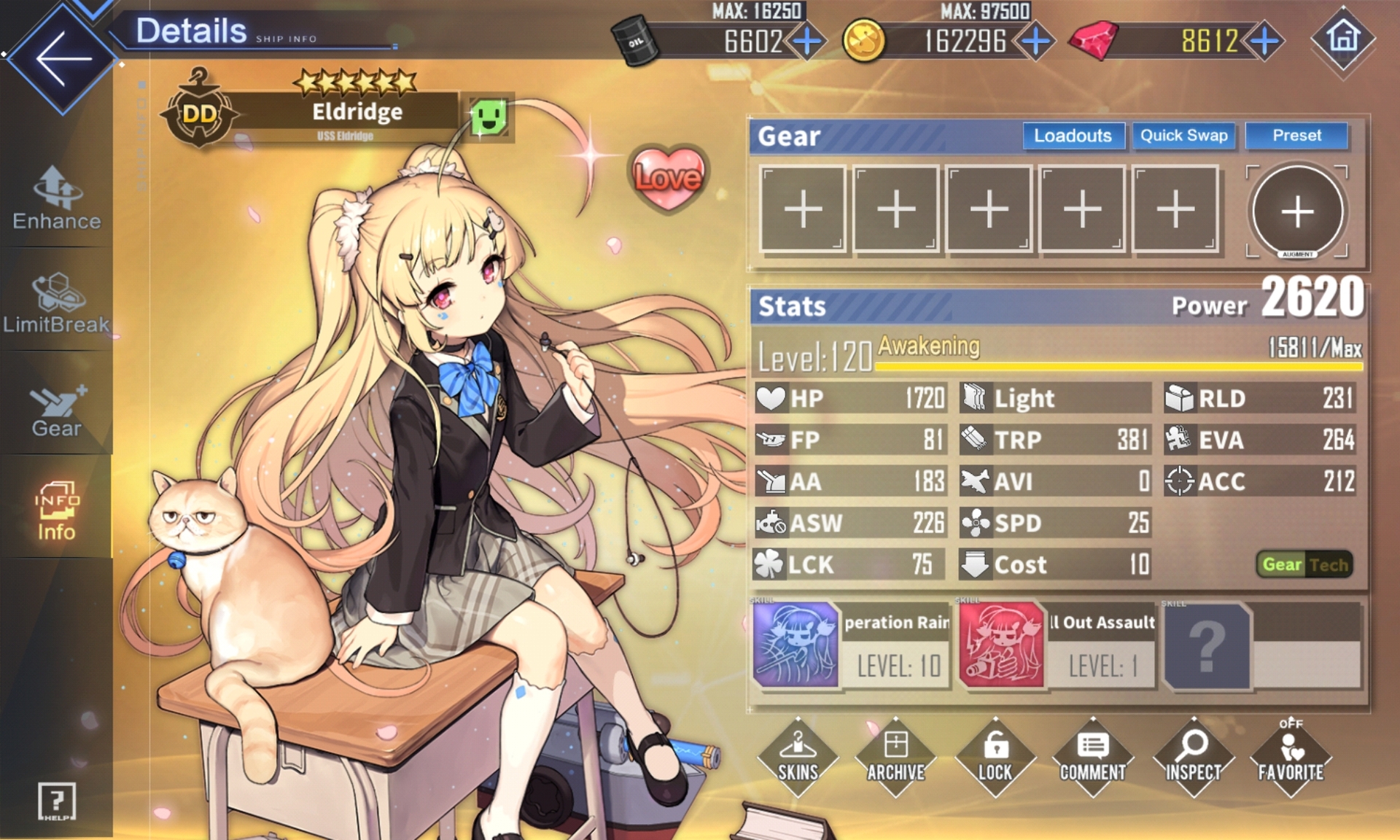1400x840 pixels.
Task: Open the Enhance tab
Action: tap(56, 199)
